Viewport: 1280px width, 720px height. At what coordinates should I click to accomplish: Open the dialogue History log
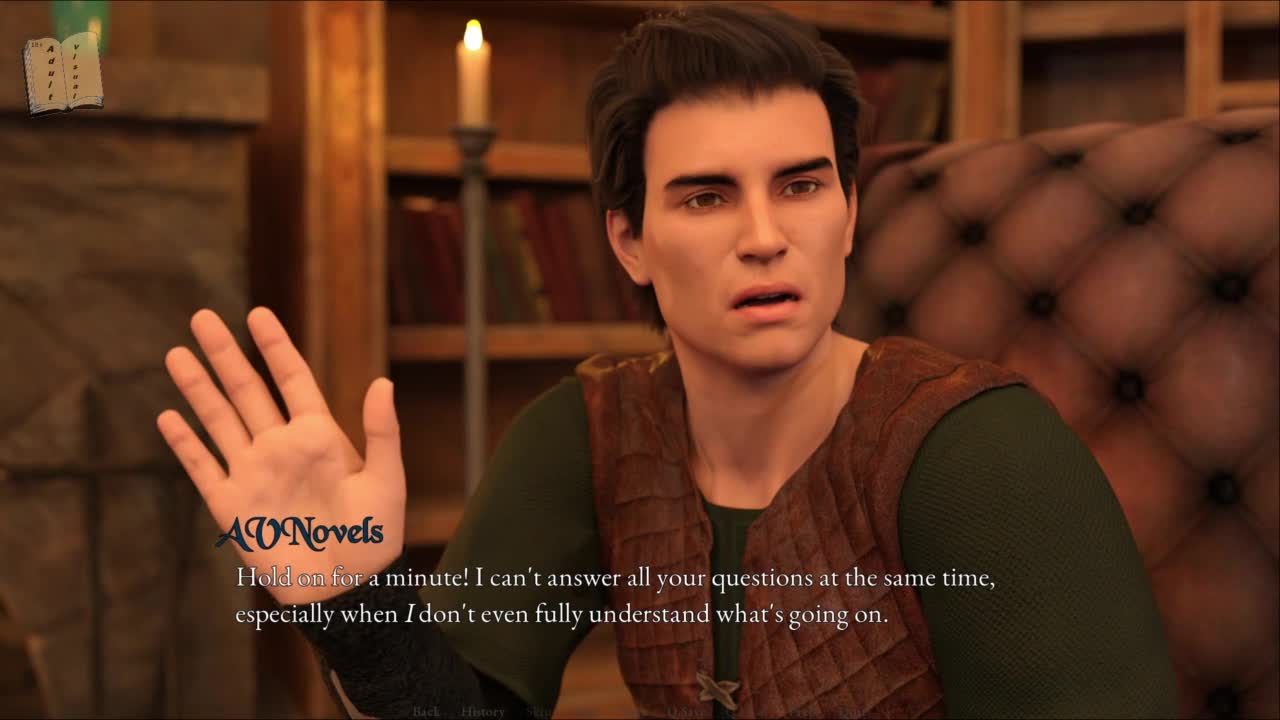483,712
